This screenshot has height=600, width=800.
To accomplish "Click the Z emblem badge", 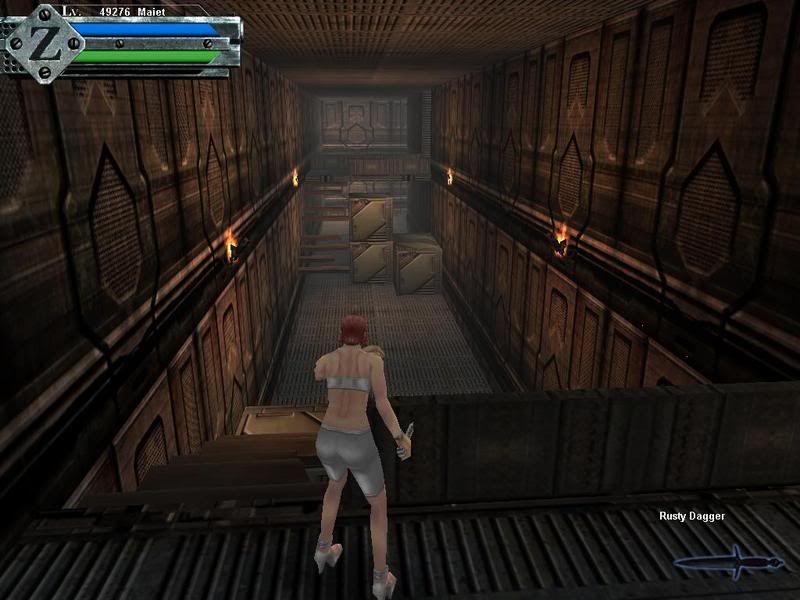I will tap(39, 41).
